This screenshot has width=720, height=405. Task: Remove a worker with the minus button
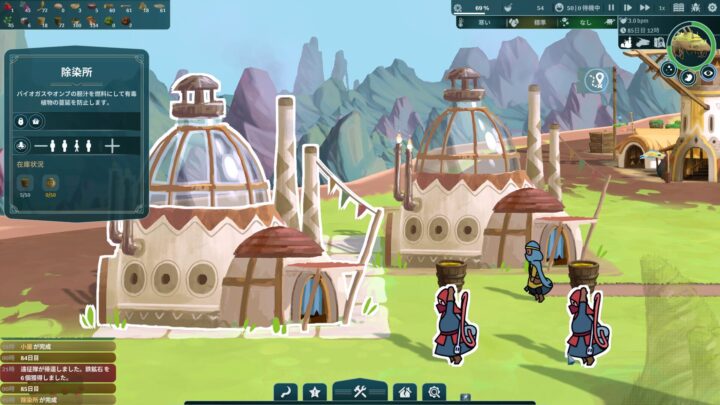point(42,146)
